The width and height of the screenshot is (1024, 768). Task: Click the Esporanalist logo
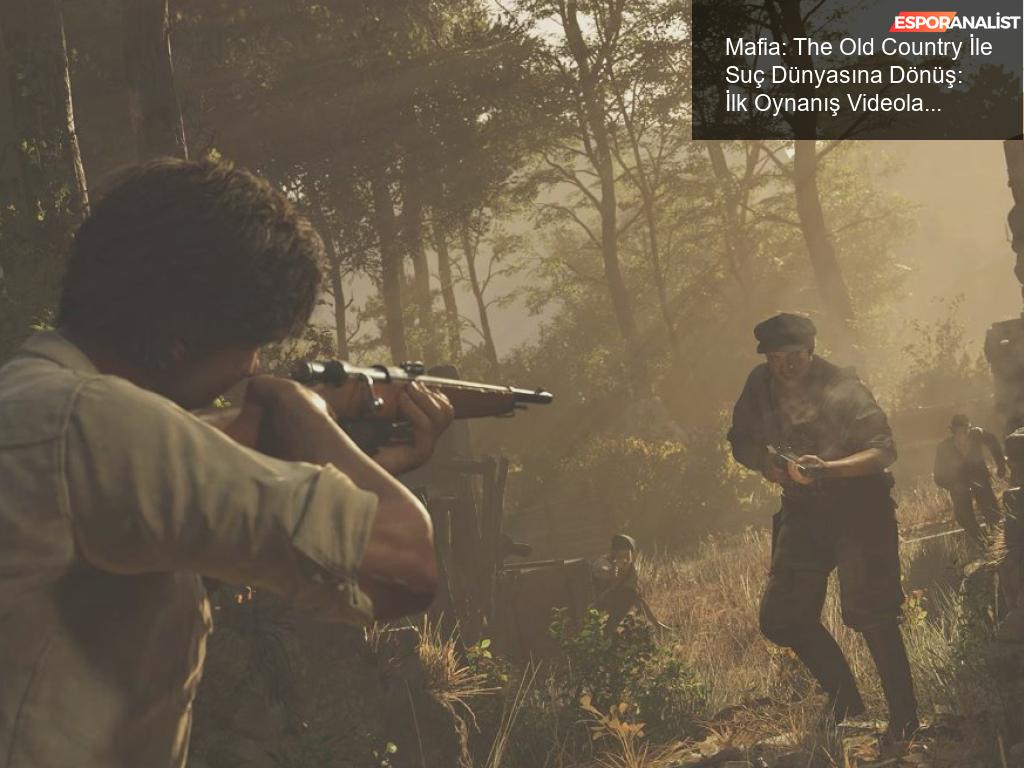click(x=954, y=22)
